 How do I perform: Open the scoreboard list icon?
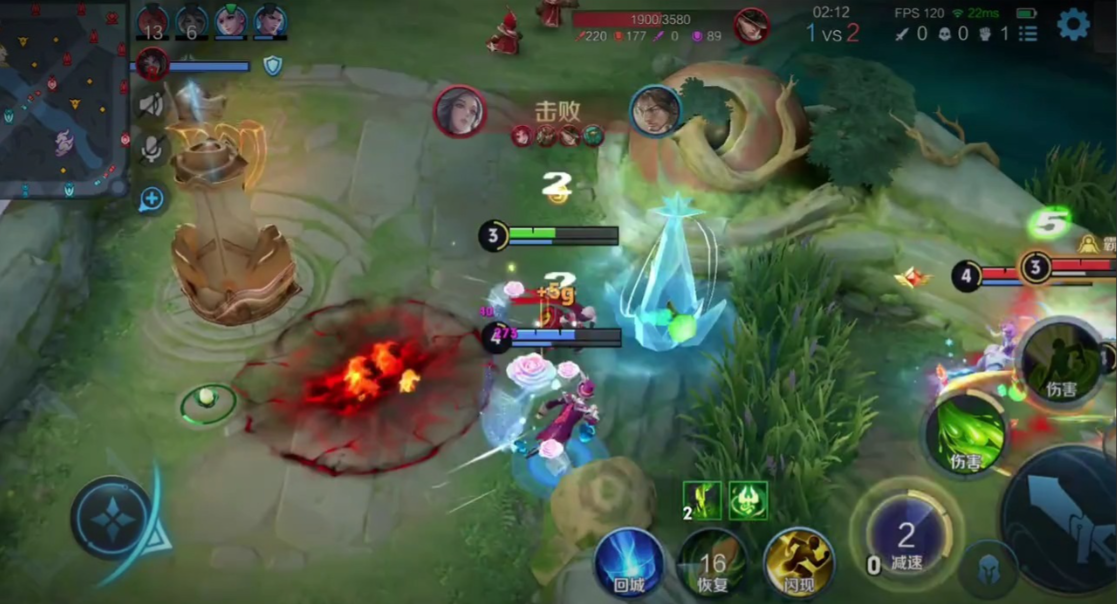(x=1028, y=34)
